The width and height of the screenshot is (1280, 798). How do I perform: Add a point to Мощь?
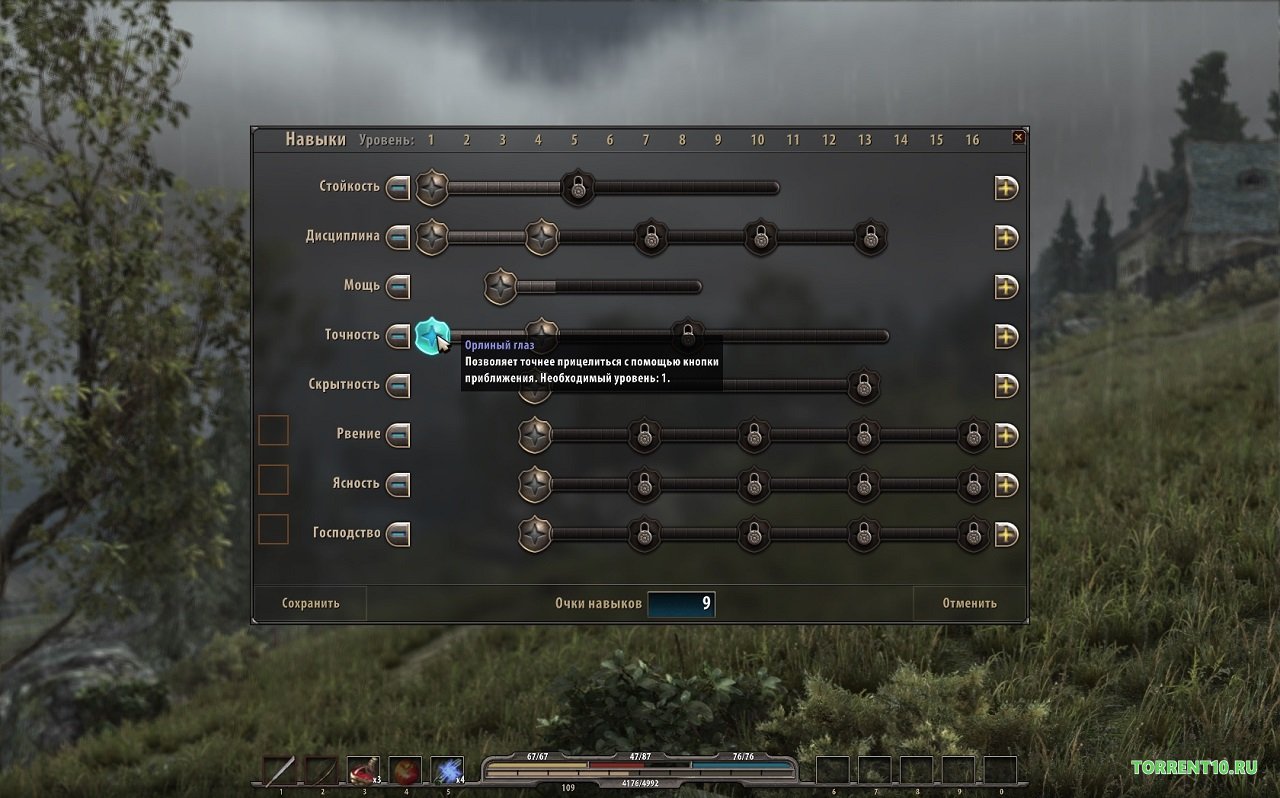(1006, 287)
